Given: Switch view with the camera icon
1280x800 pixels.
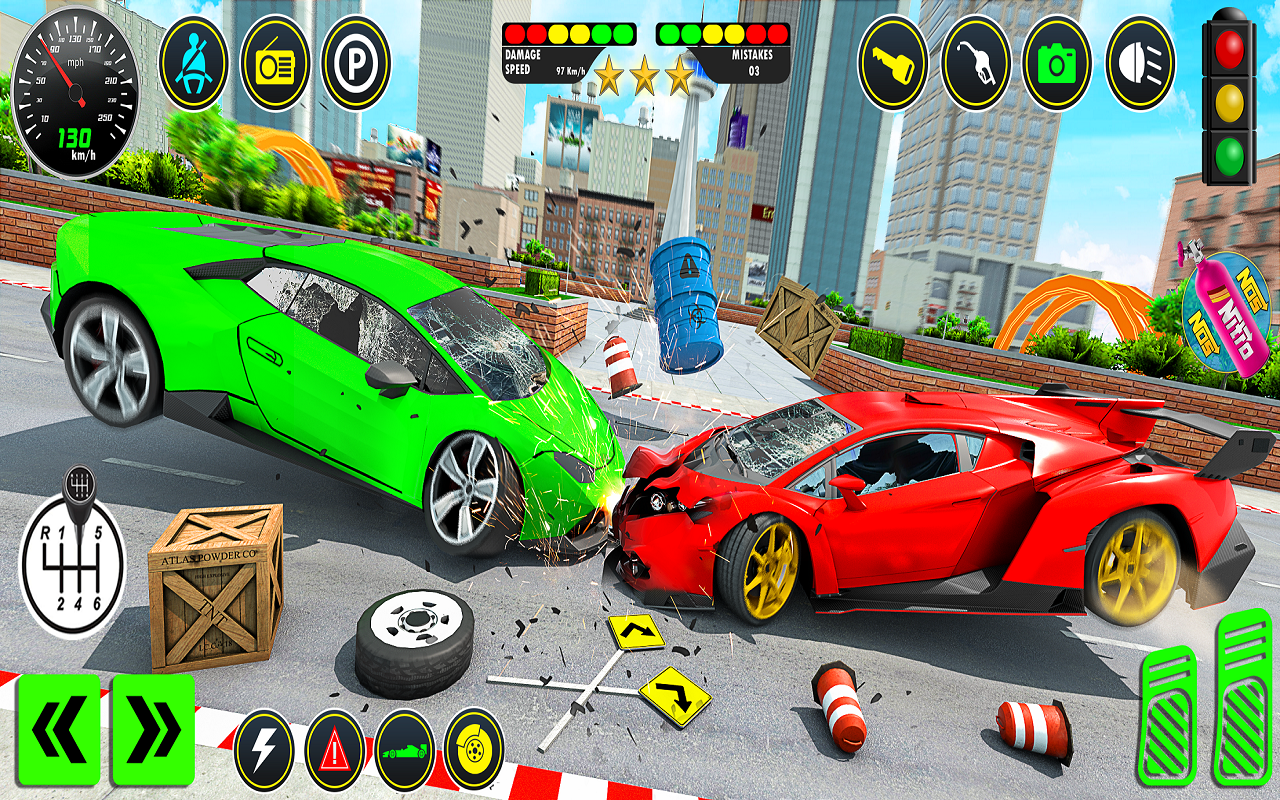Looking at the screenshot, I should tap(1057, 62).
